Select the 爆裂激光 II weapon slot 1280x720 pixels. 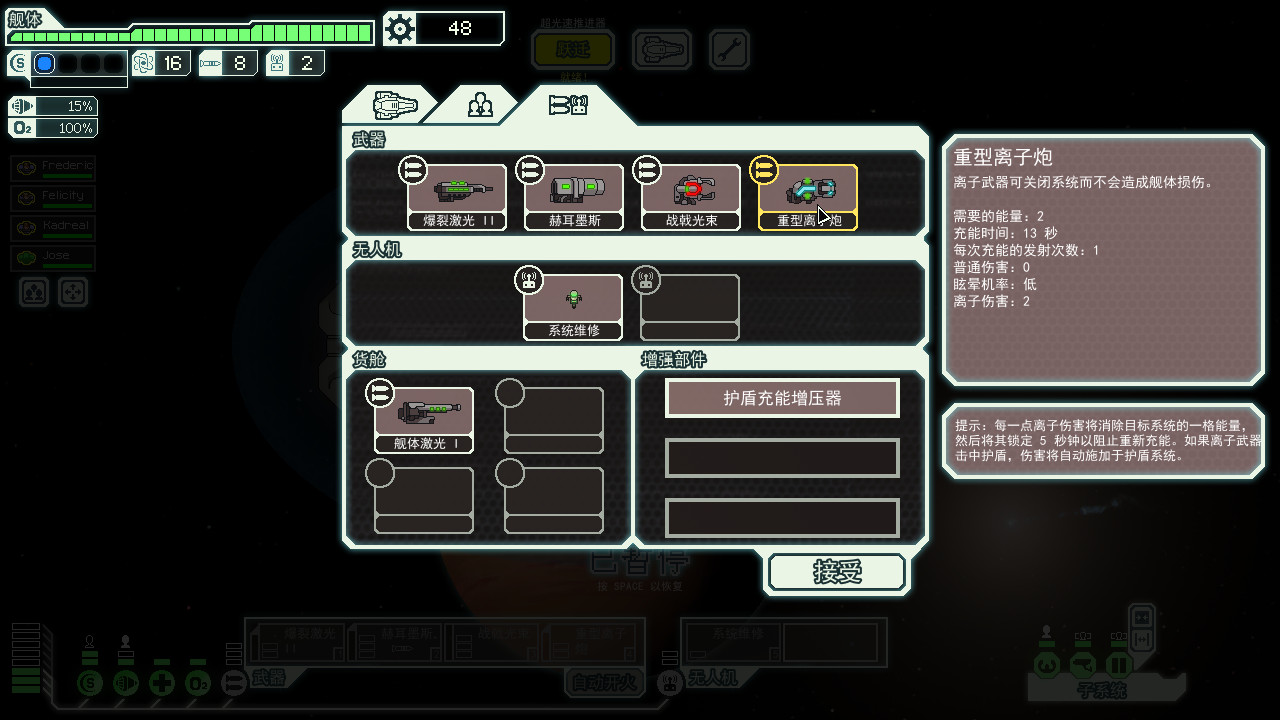click(456, 197)
